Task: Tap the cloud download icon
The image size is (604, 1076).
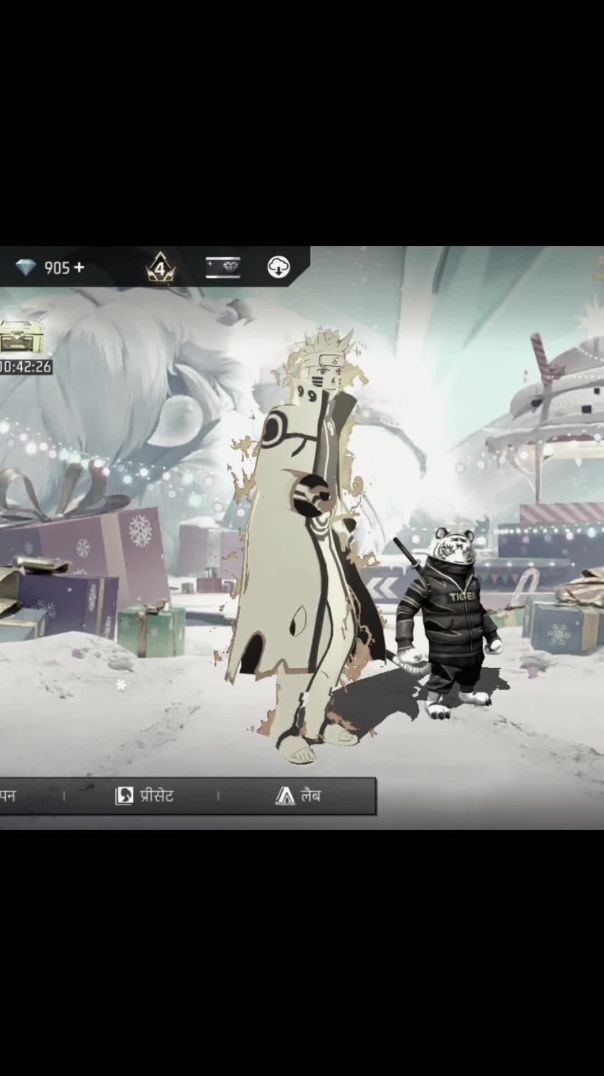Action: pos(279,267)
